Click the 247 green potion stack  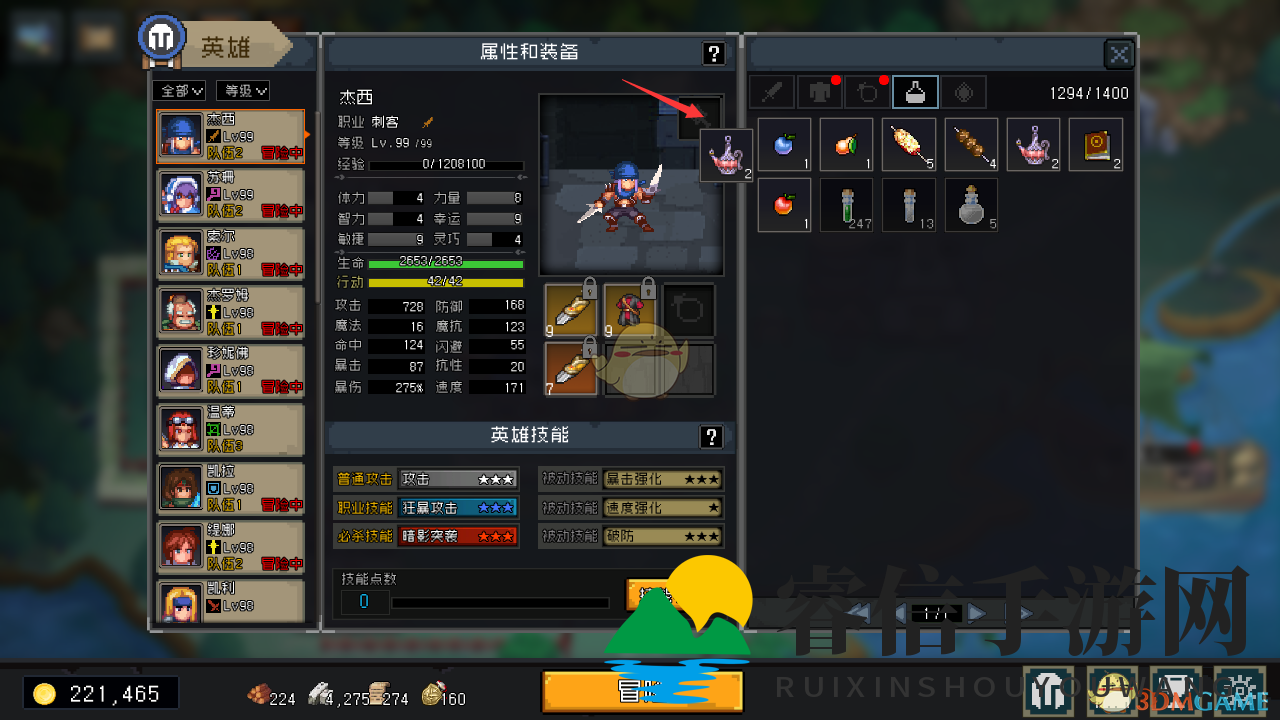(x=846, y=205)
